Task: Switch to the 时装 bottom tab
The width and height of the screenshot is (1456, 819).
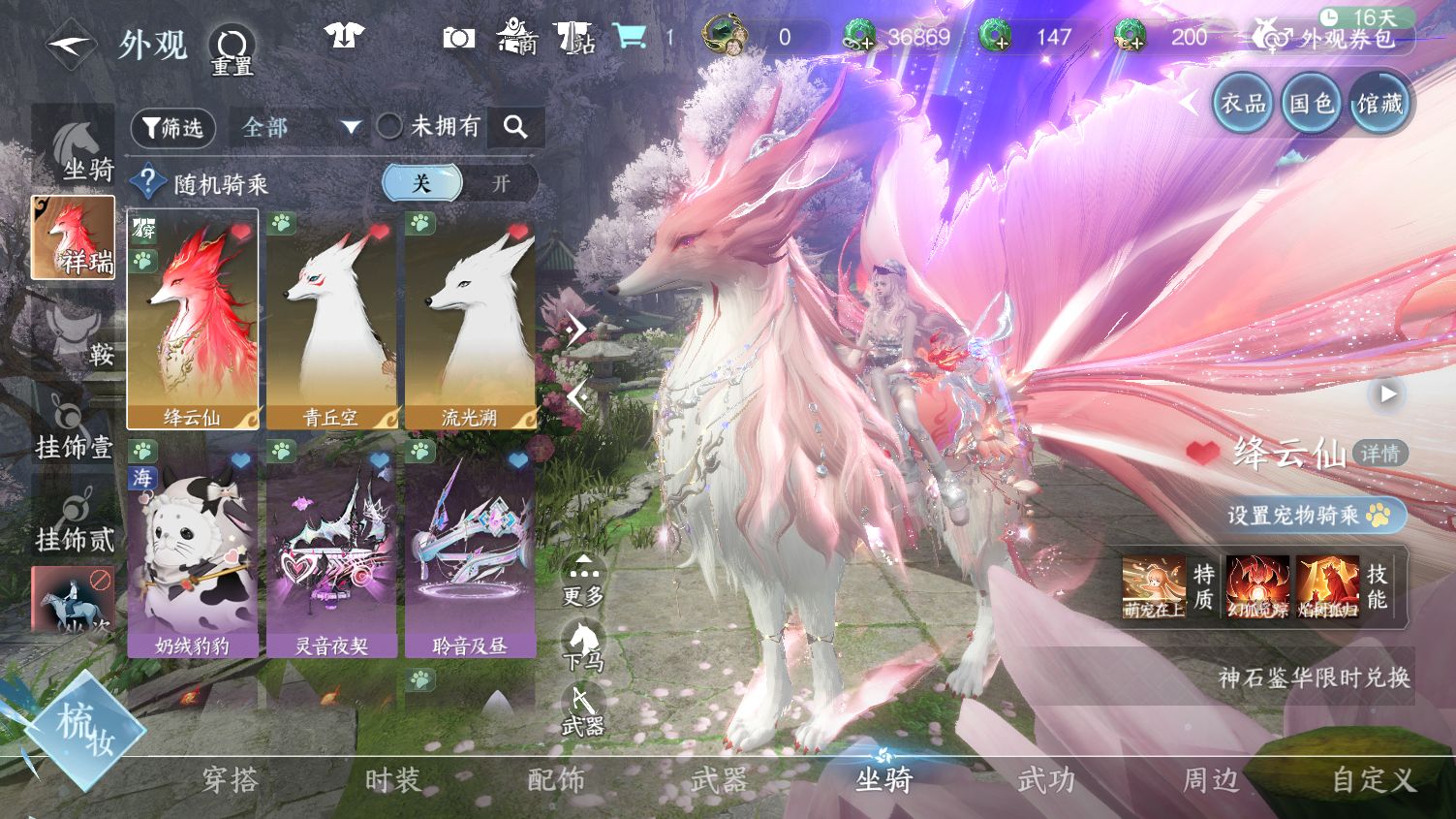Action: coord(392,779)
